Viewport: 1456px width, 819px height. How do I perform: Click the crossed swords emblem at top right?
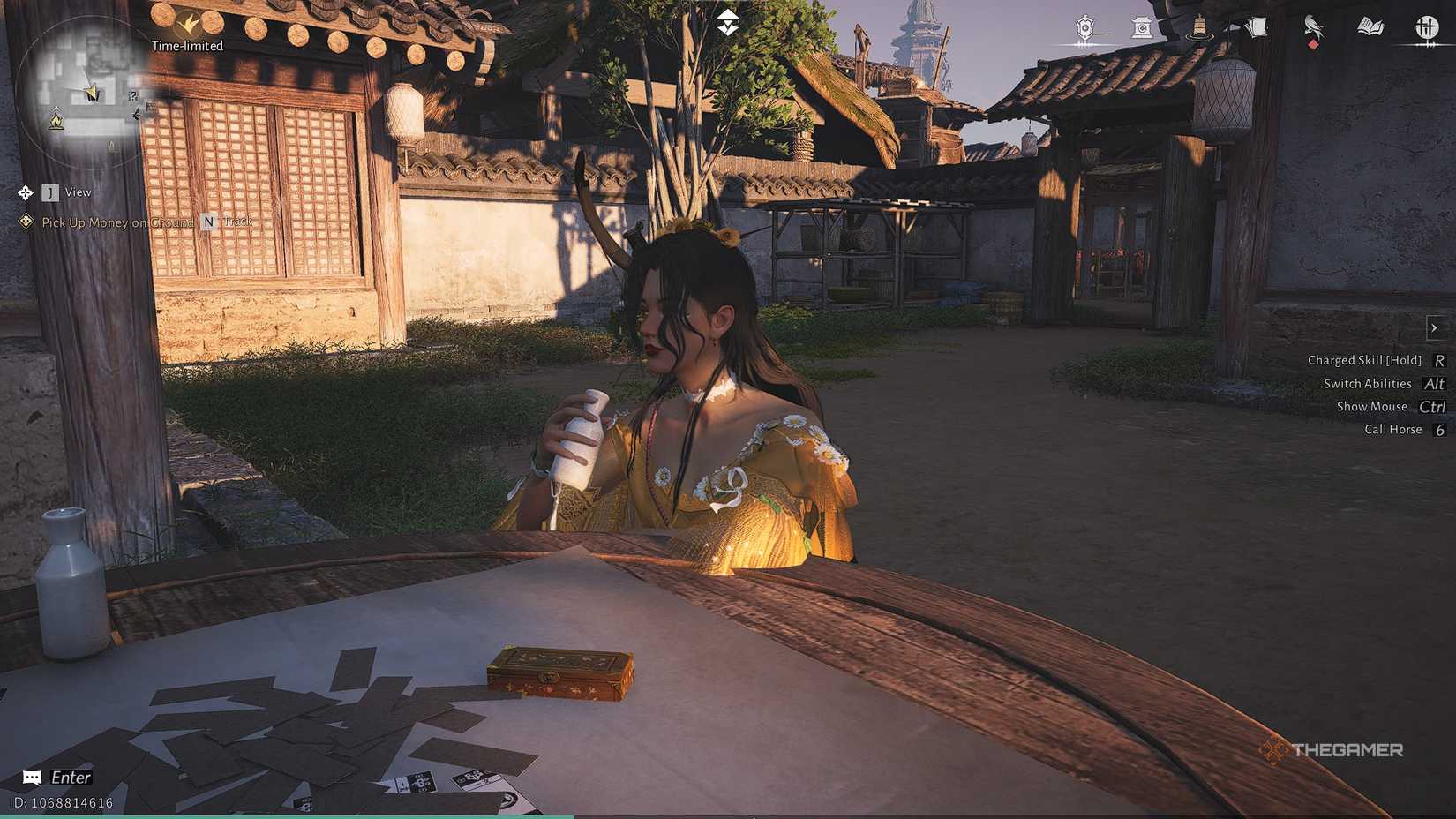tap(1428, 26)
